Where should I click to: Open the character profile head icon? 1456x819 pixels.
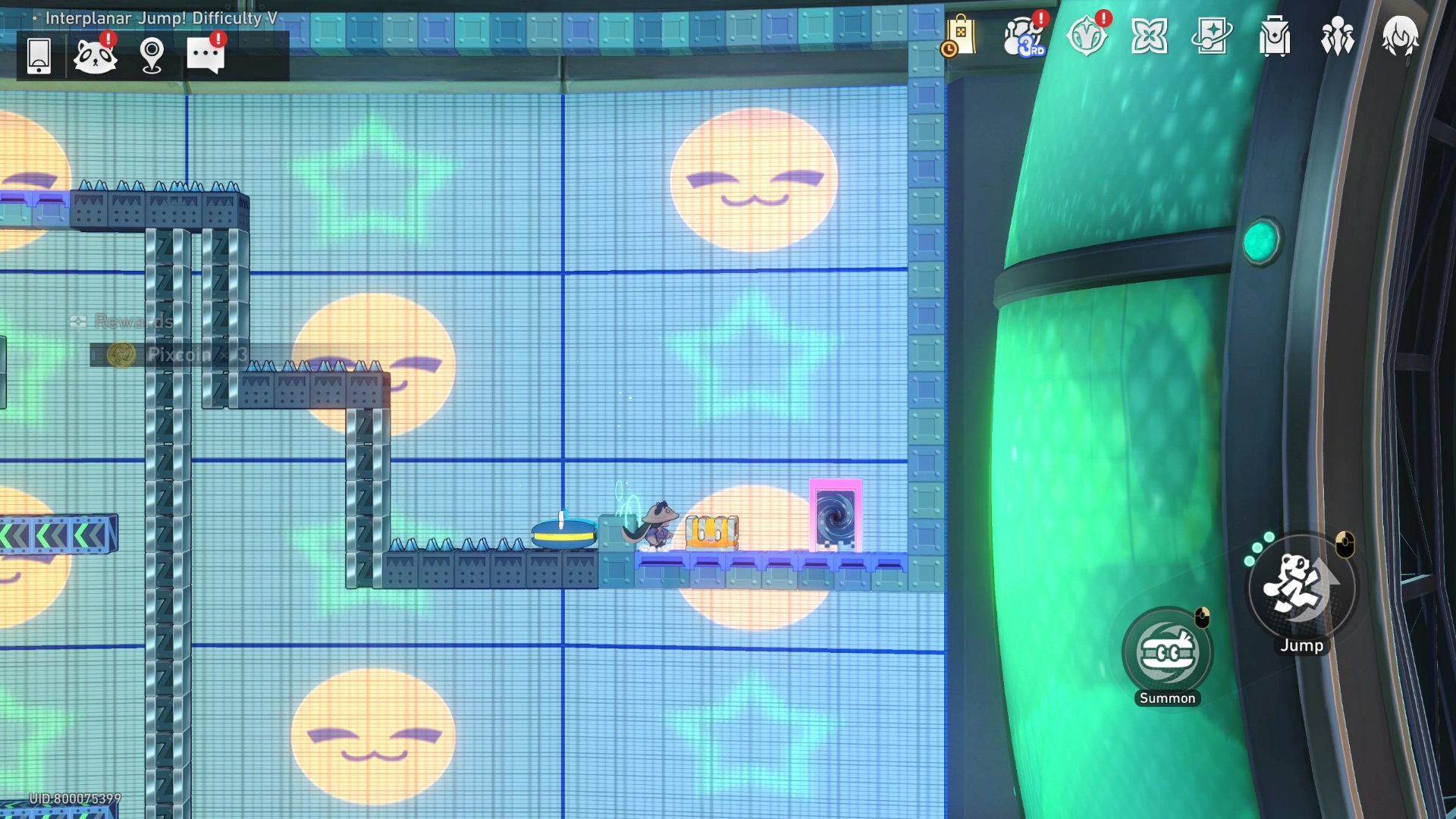click(1400, 36)
